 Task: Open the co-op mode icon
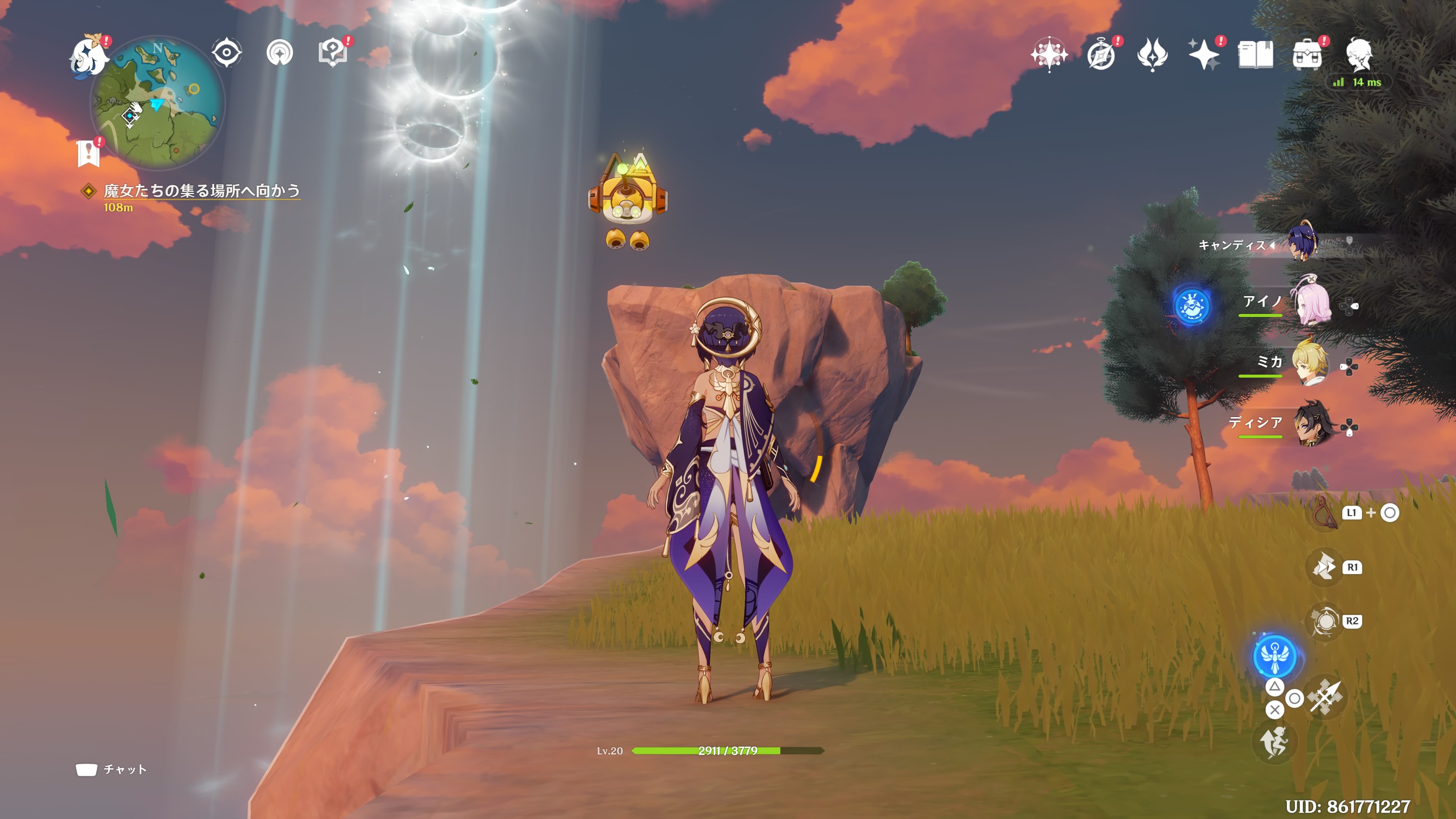coord(280,53)
